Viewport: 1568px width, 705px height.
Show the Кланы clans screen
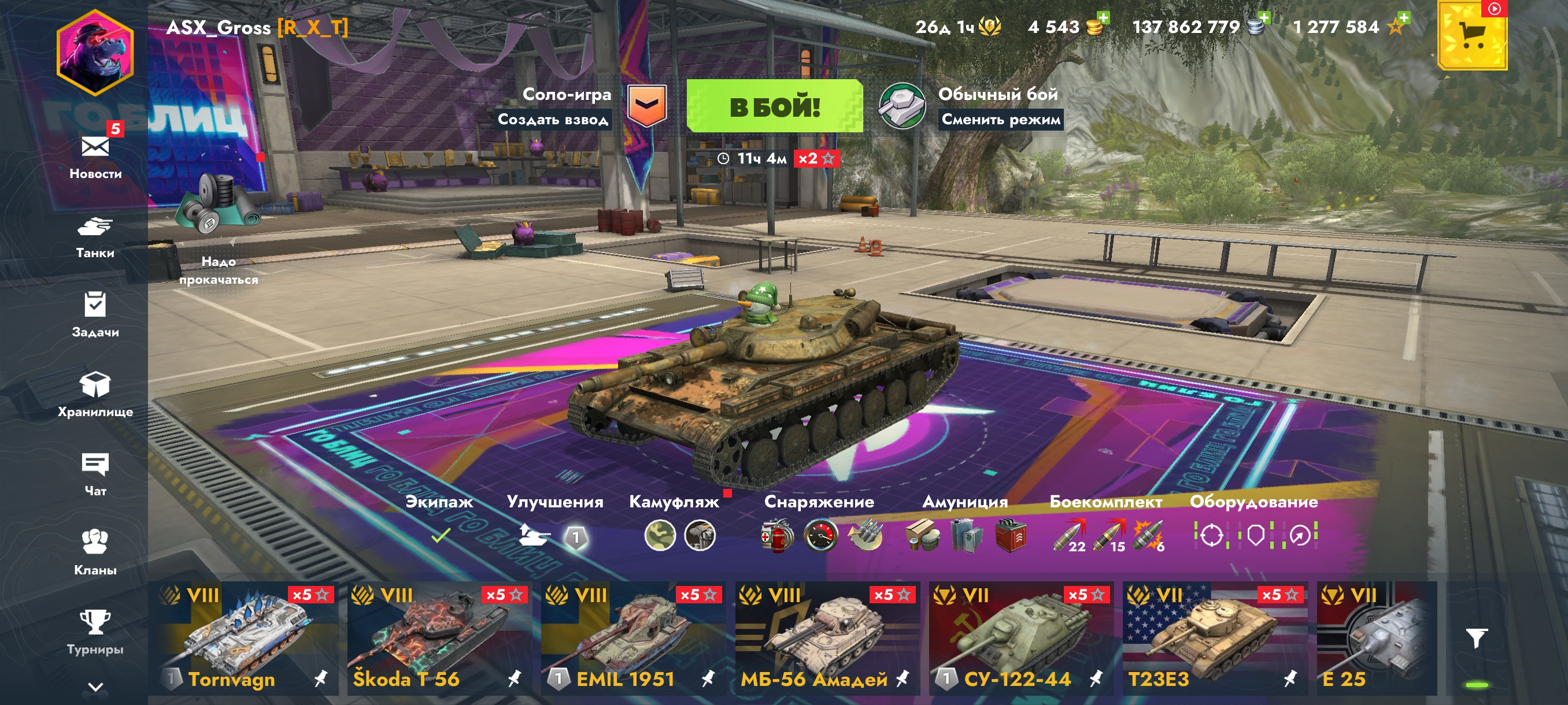point(95,551)
